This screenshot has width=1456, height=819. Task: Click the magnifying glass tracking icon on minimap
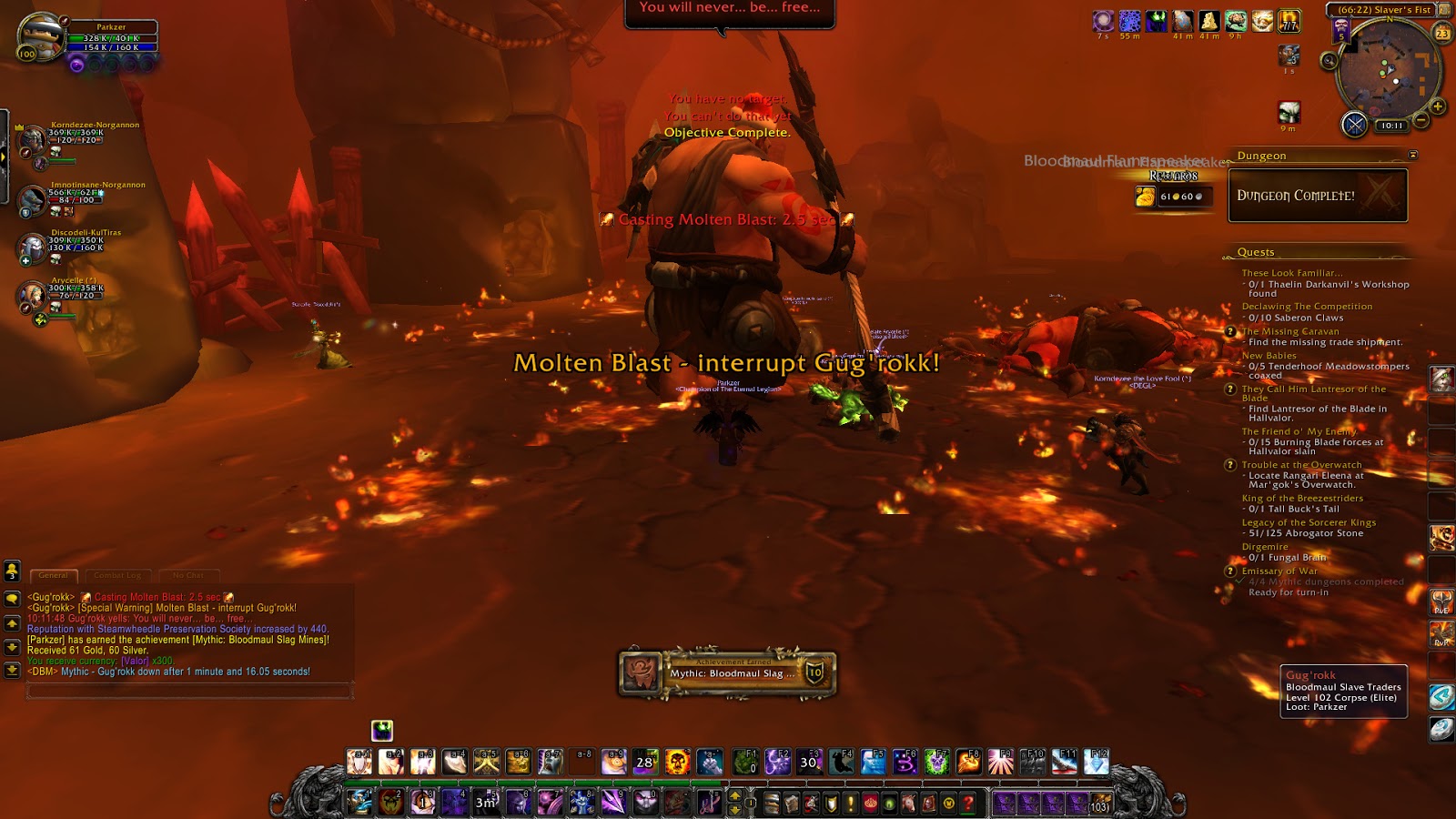click(x=1330, y=61)
